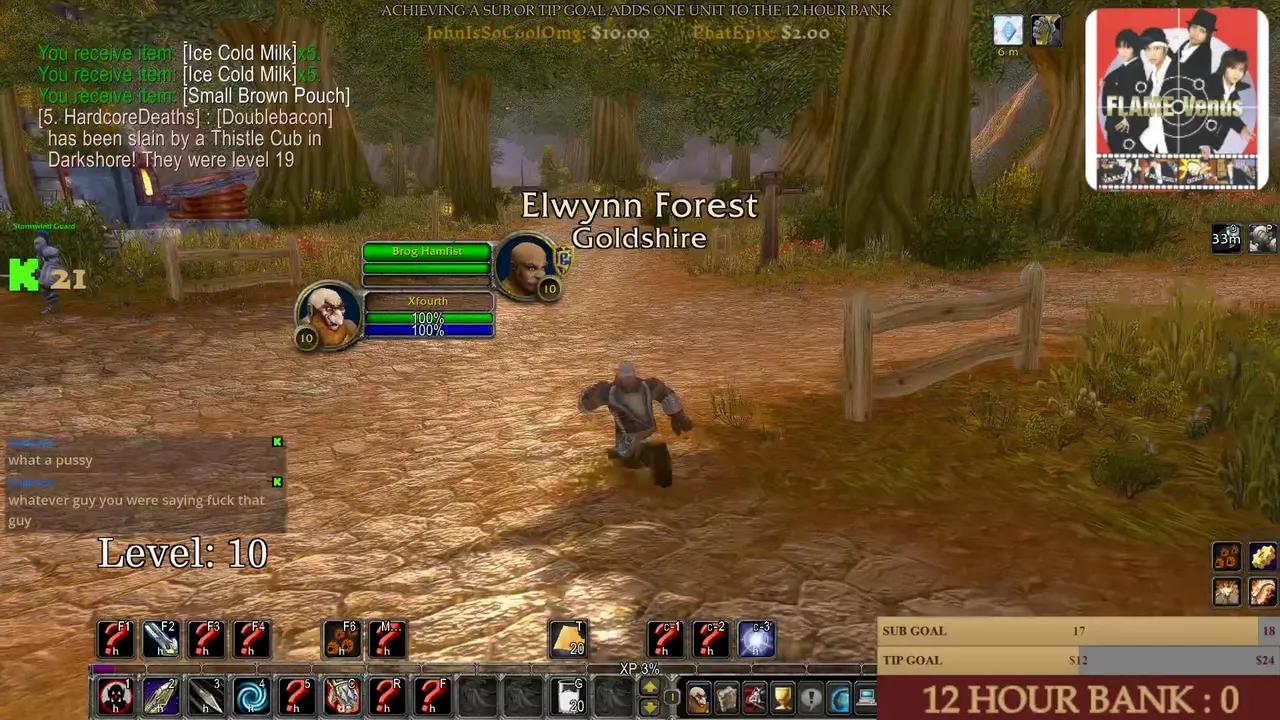Select the Brog Hamlist target frame

point(427,251)
